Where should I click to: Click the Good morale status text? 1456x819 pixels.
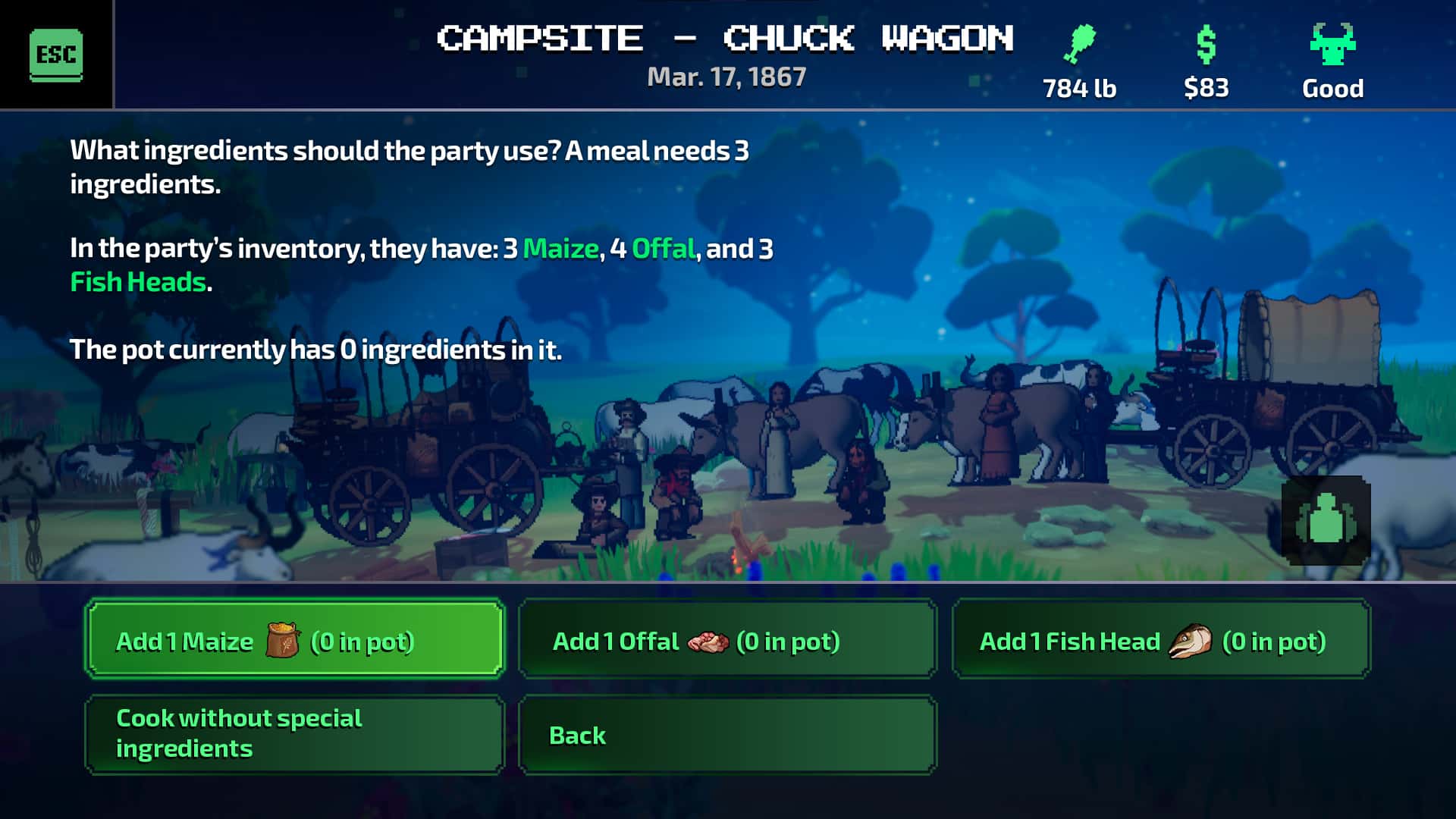tap(1332, 88)
